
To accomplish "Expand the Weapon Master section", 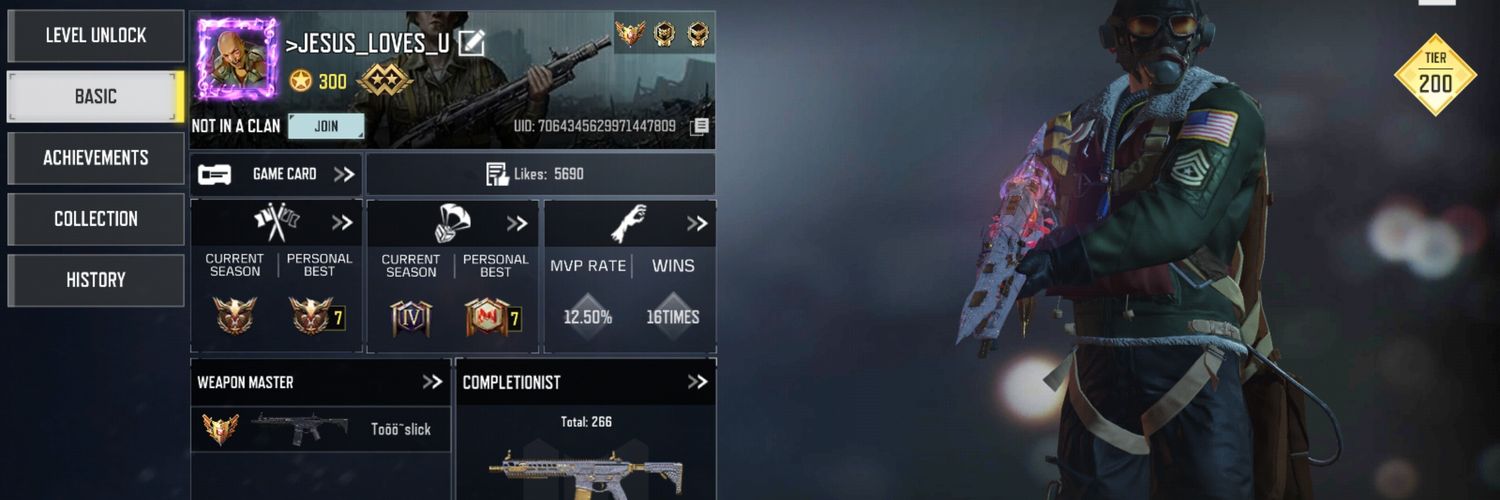I will click(431, 382).
